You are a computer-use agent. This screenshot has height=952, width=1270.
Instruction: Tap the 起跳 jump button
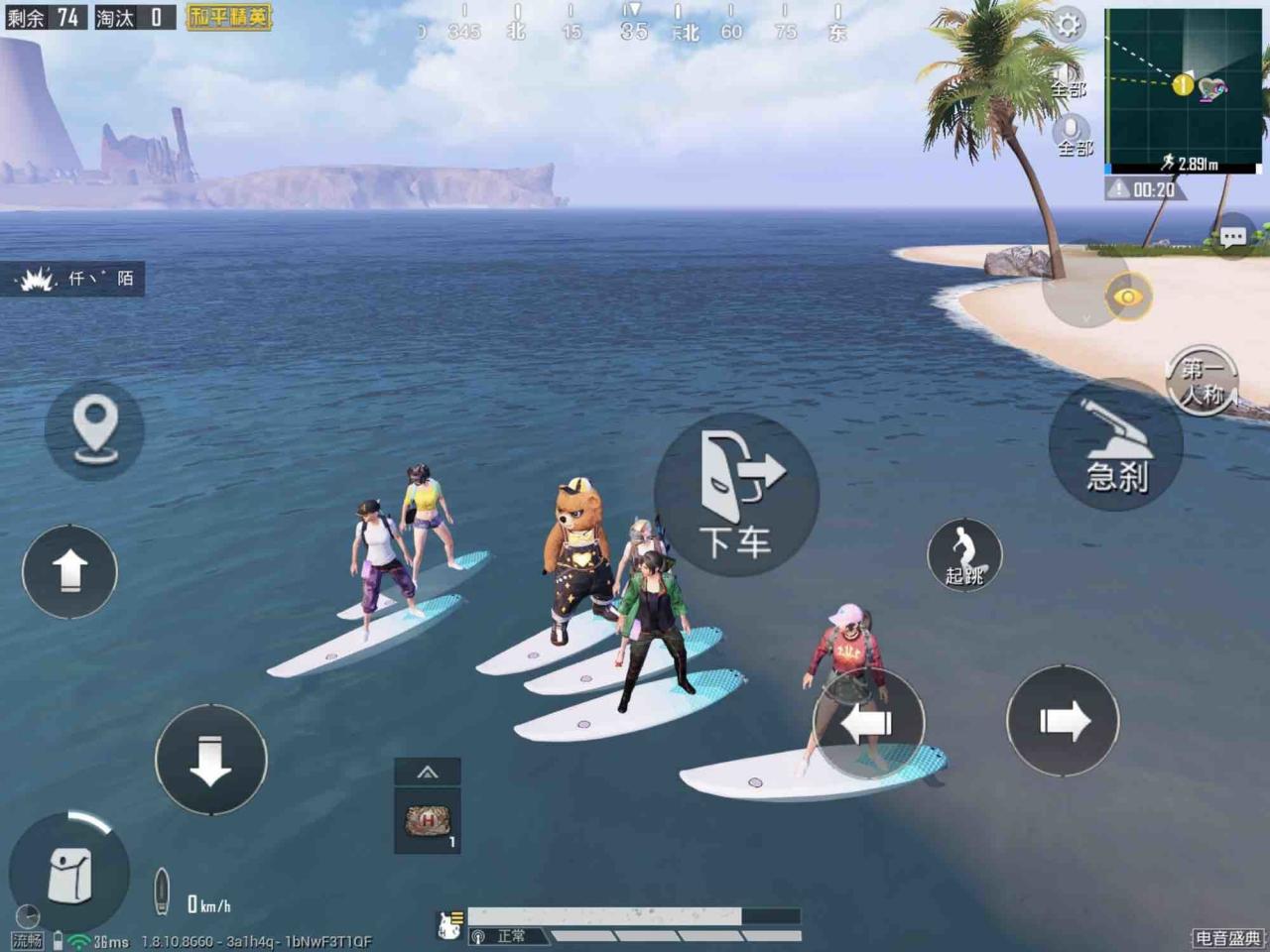point(964,555)
